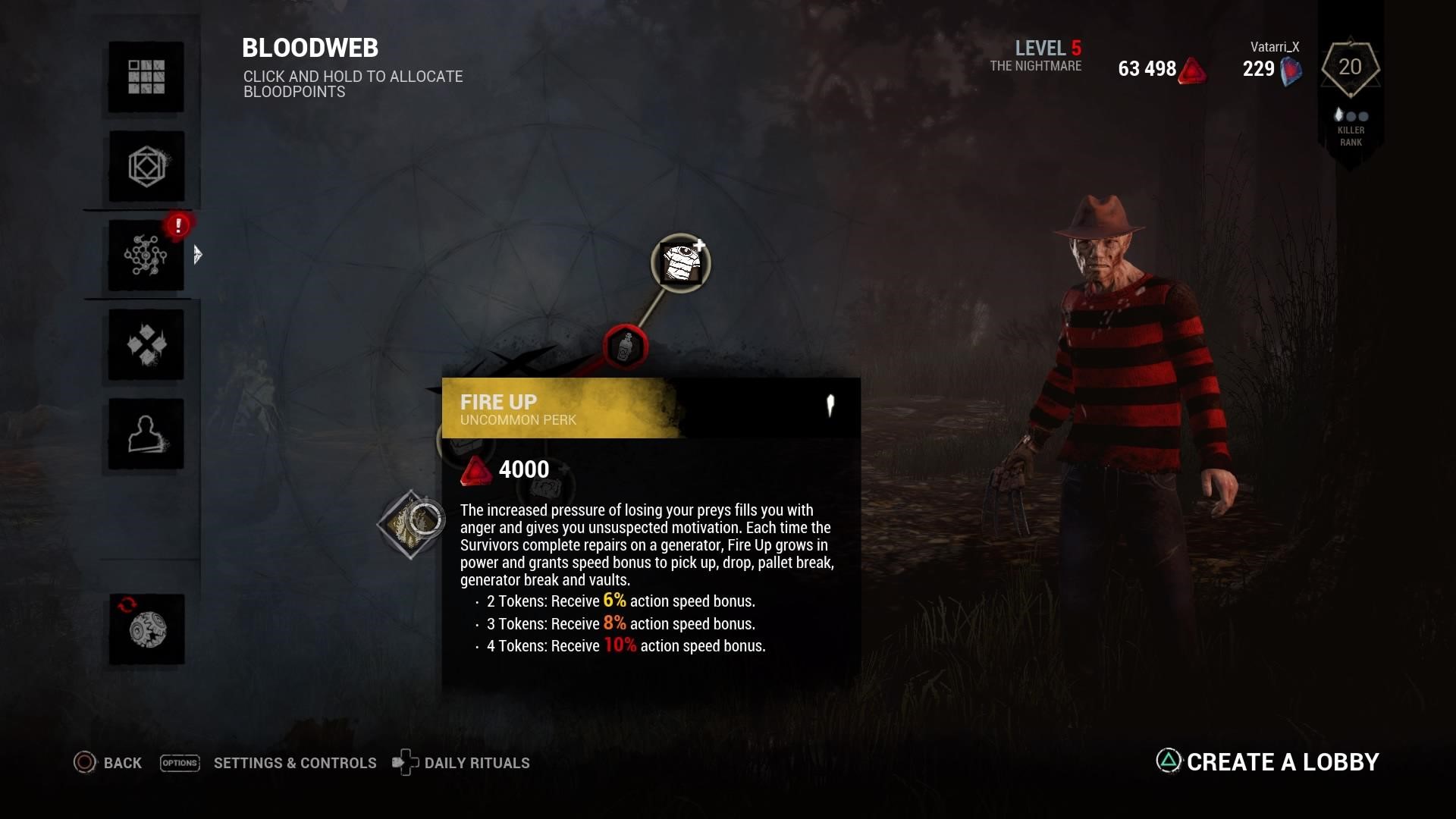Buy the sweater add-on node
The image size is (1456, 819).
tap(680, 262)
